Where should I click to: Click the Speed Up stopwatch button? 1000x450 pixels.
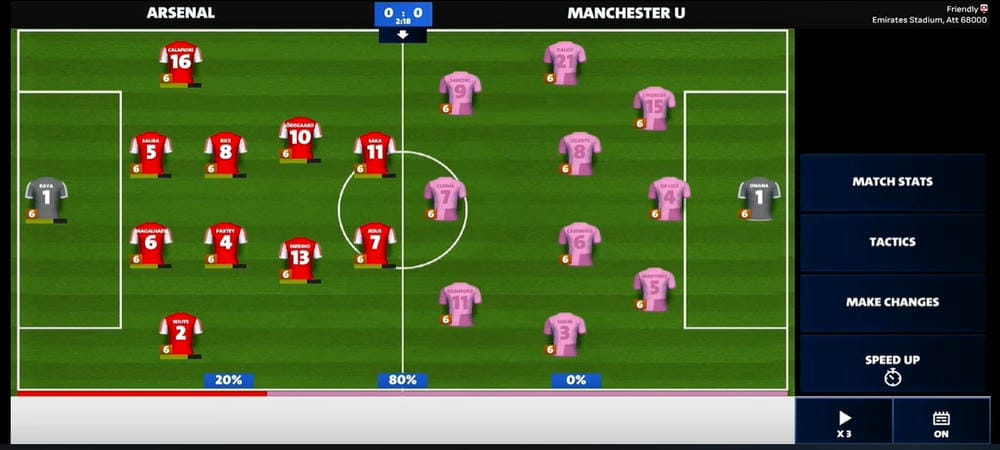click(892, 367)
